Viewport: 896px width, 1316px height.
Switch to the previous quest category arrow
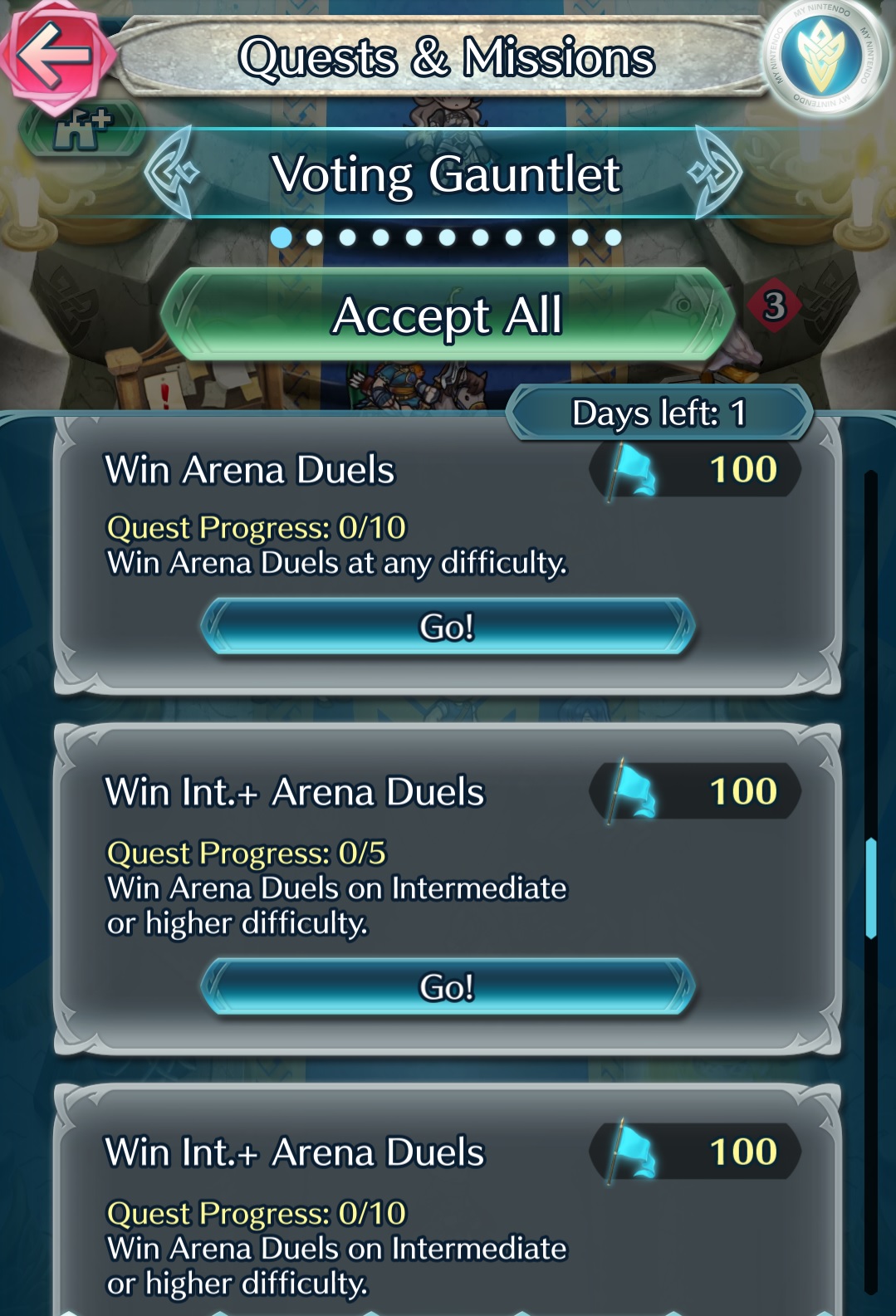tap(171, 173)
